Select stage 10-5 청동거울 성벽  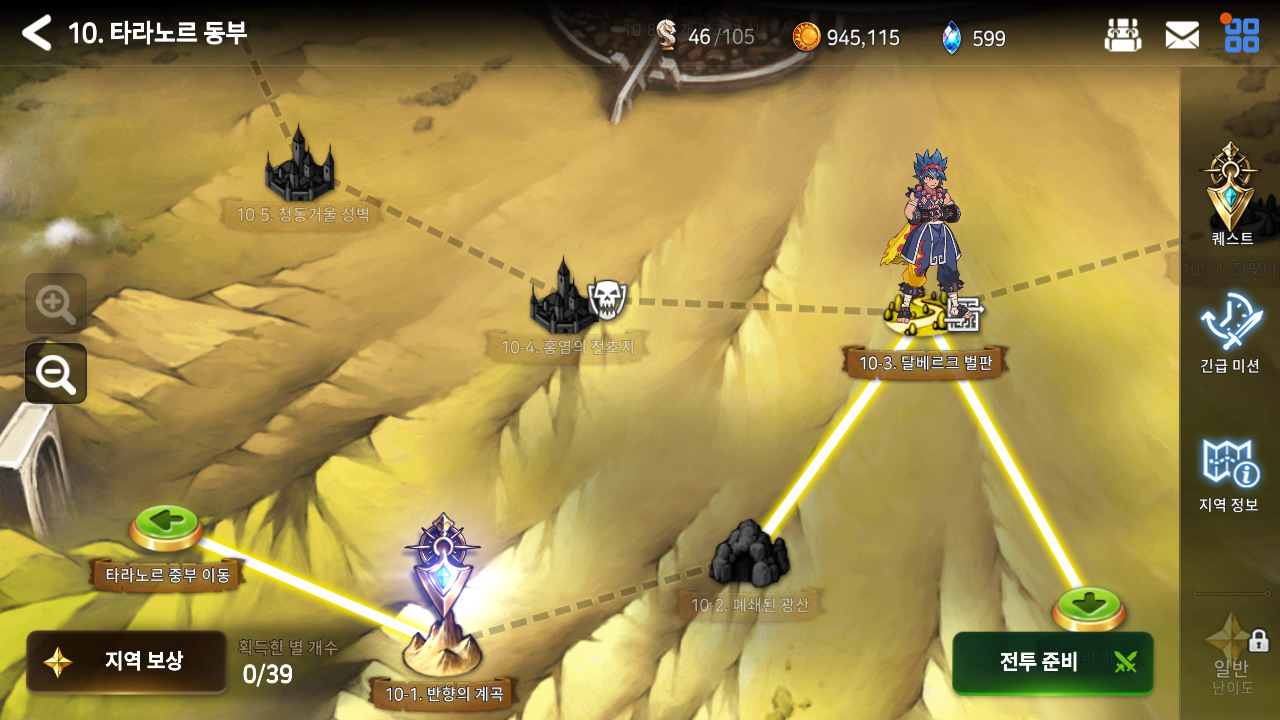[299, 166]
